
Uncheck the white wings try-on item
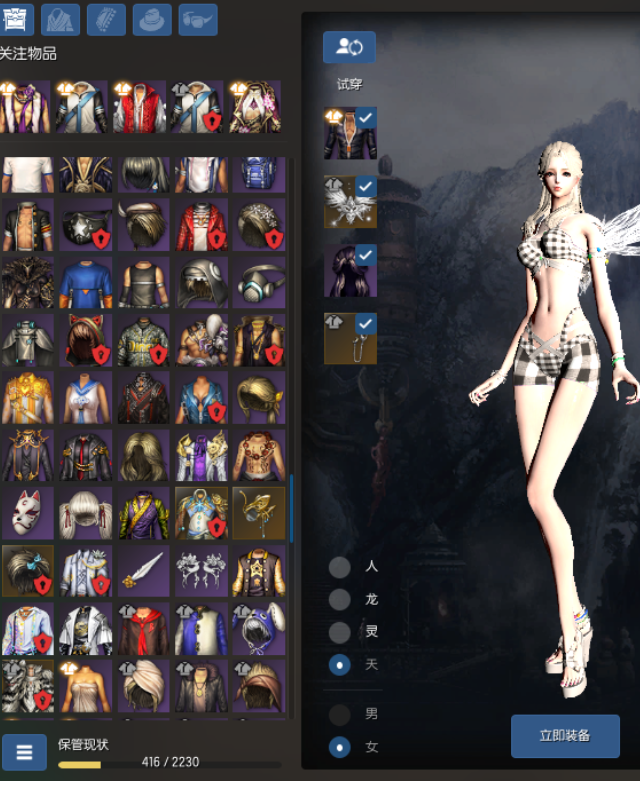pyautogui.click(x=365, y=187)
